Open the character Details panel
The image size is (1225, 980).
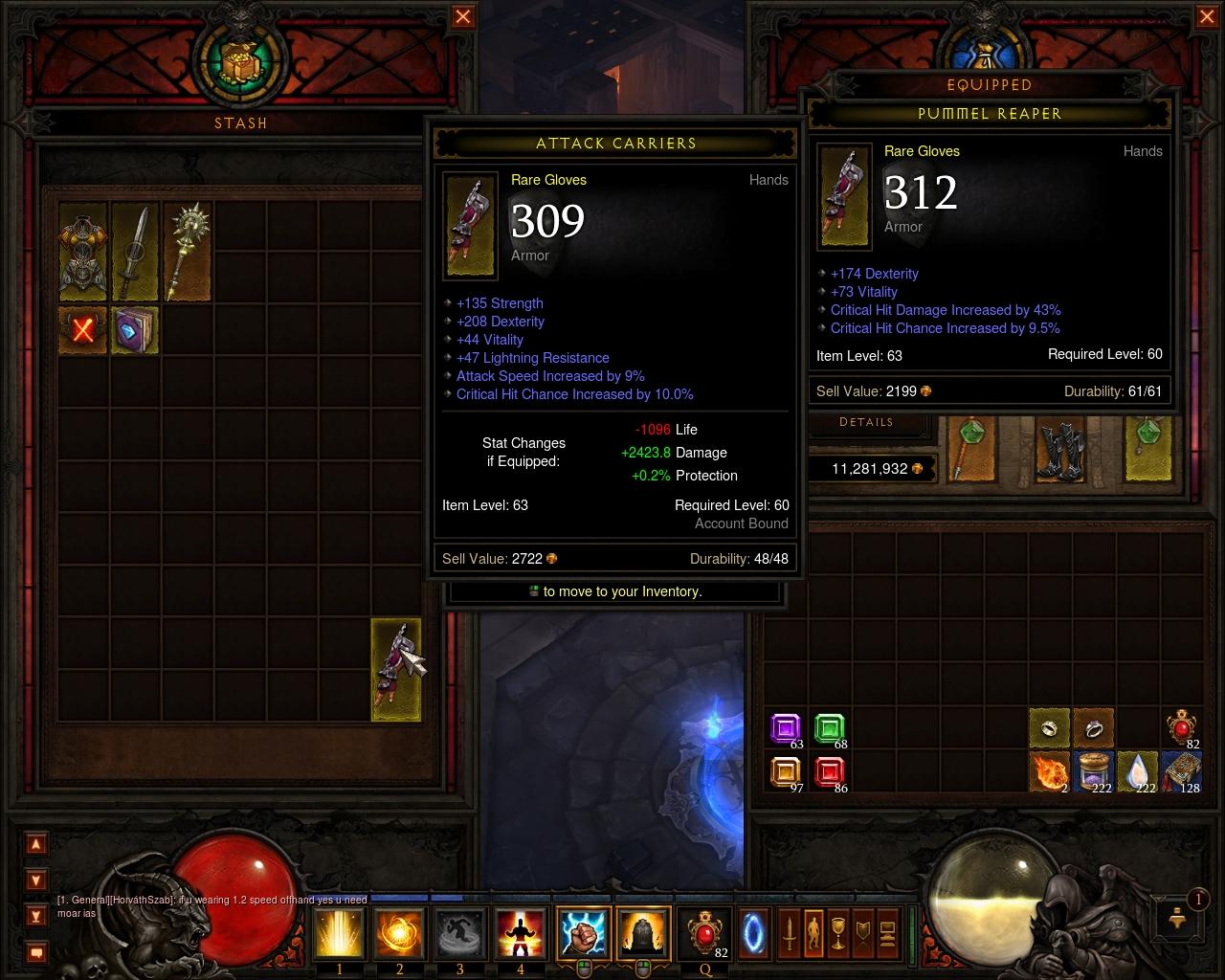click(x=866, y=422)
